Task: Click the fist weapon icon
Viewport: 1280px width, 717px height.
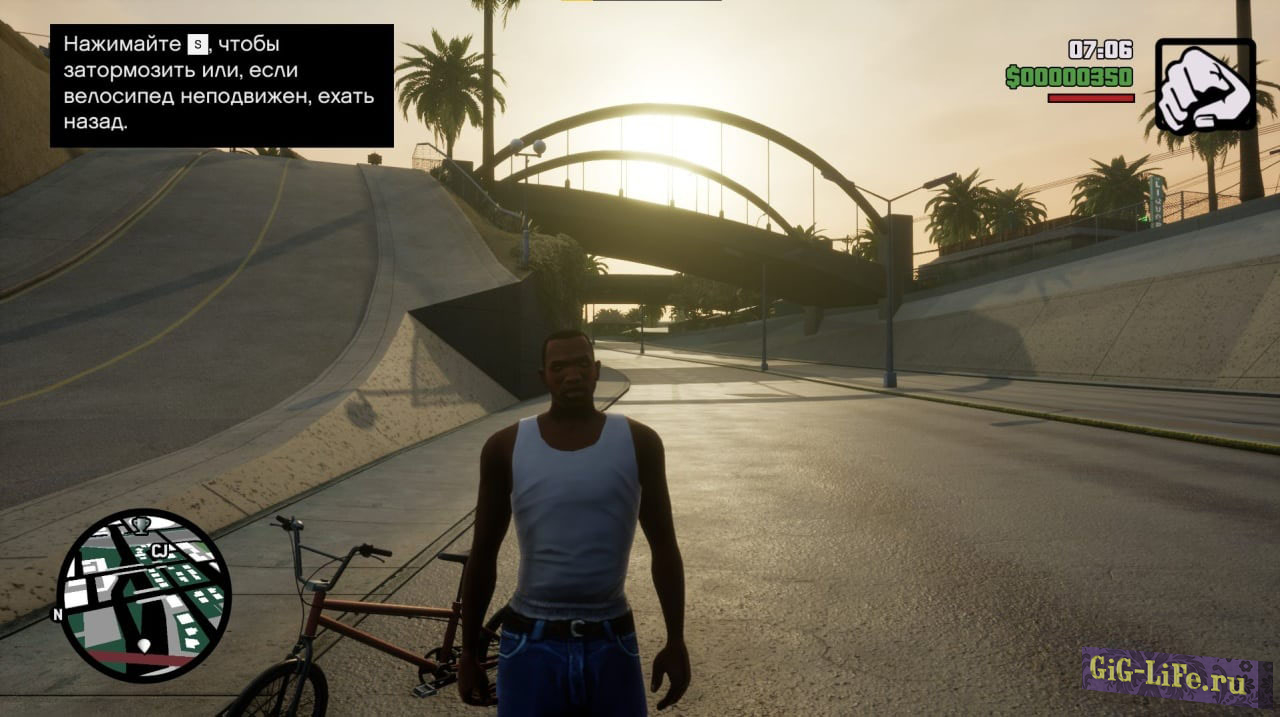Action: 1205,86
